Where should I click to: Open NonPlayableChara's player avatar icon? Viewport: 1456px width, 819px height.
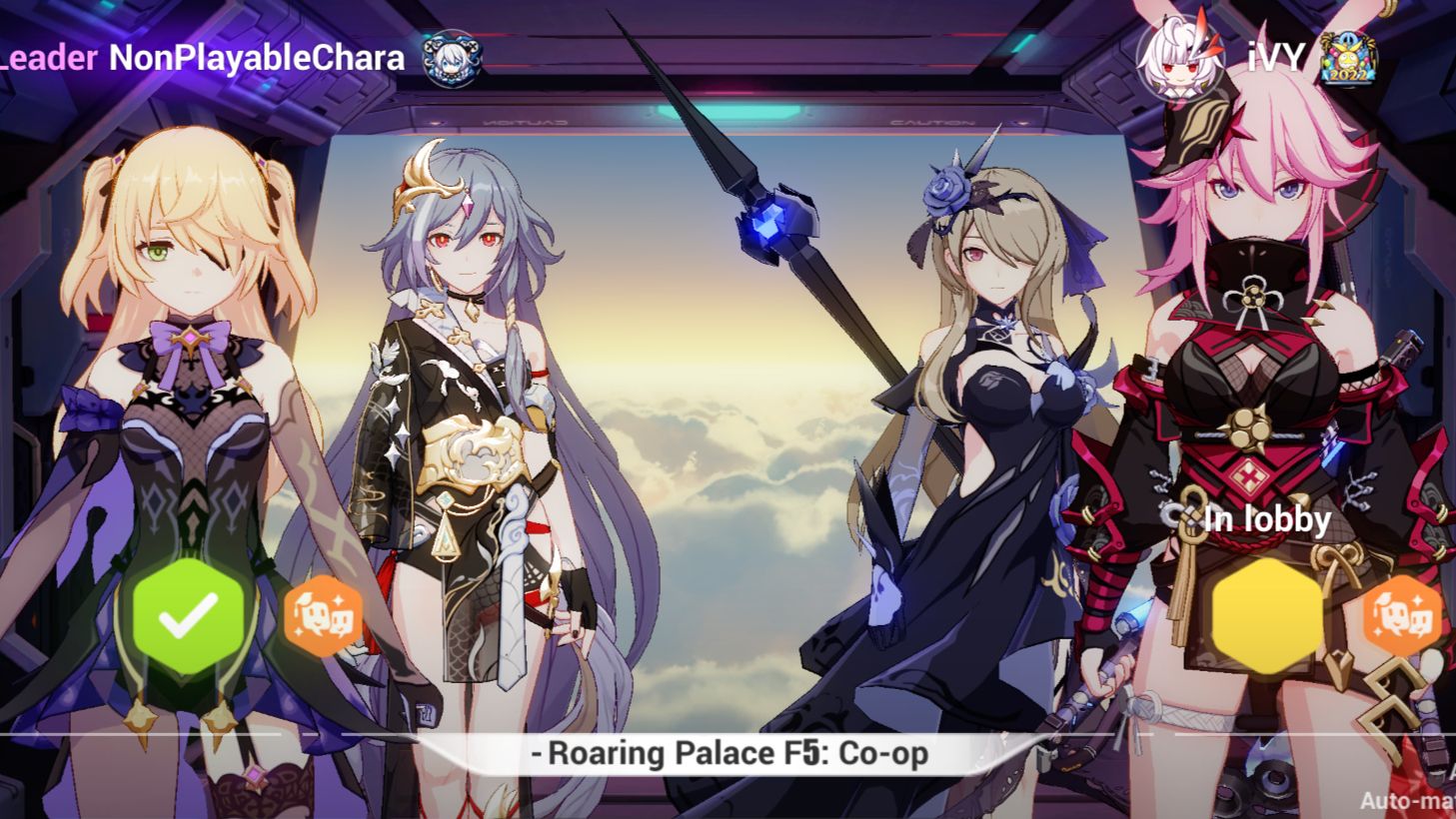[453, 58]
